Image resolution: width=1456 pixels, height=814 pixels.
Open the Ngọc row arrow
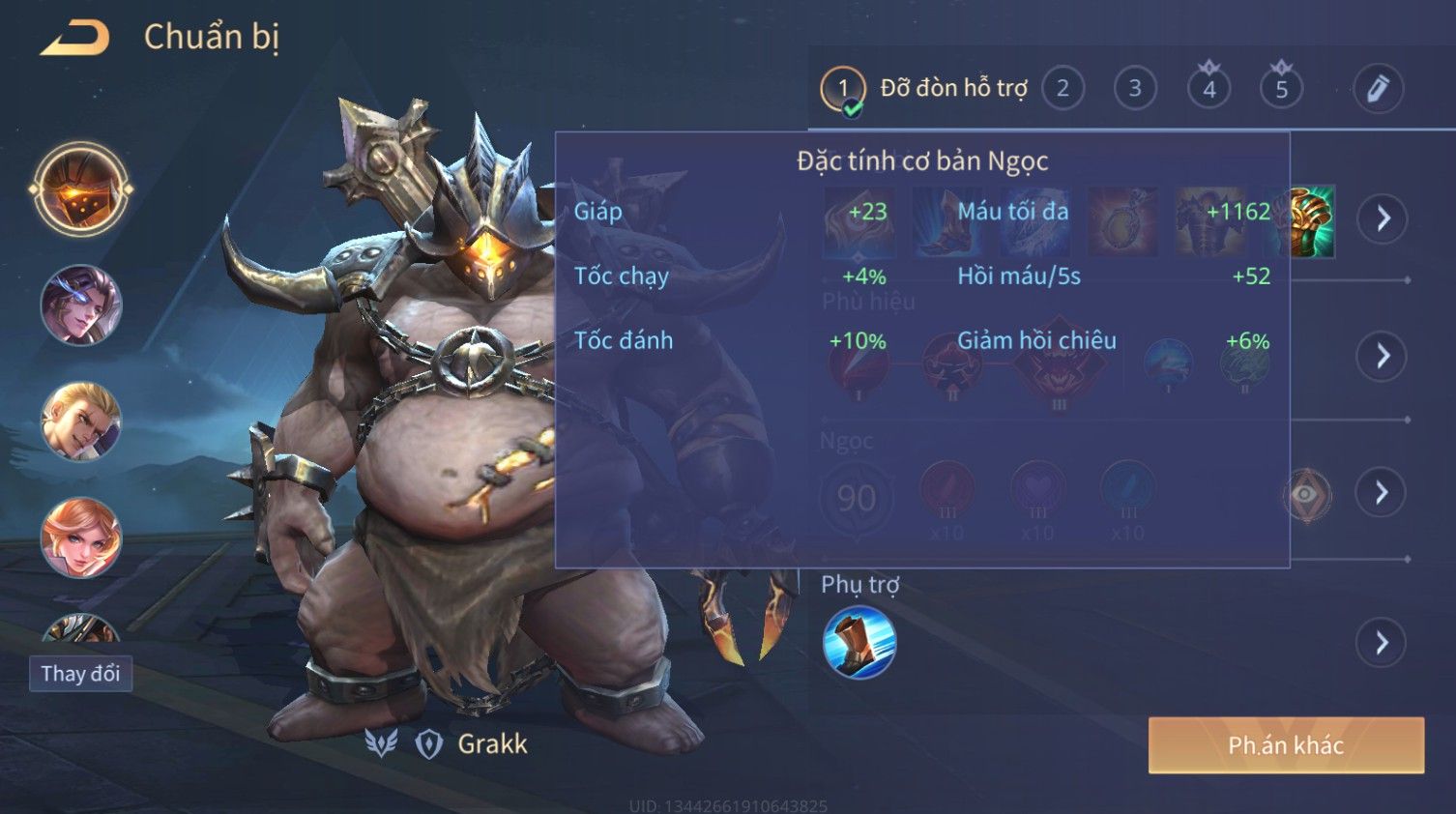[1383, 493]
